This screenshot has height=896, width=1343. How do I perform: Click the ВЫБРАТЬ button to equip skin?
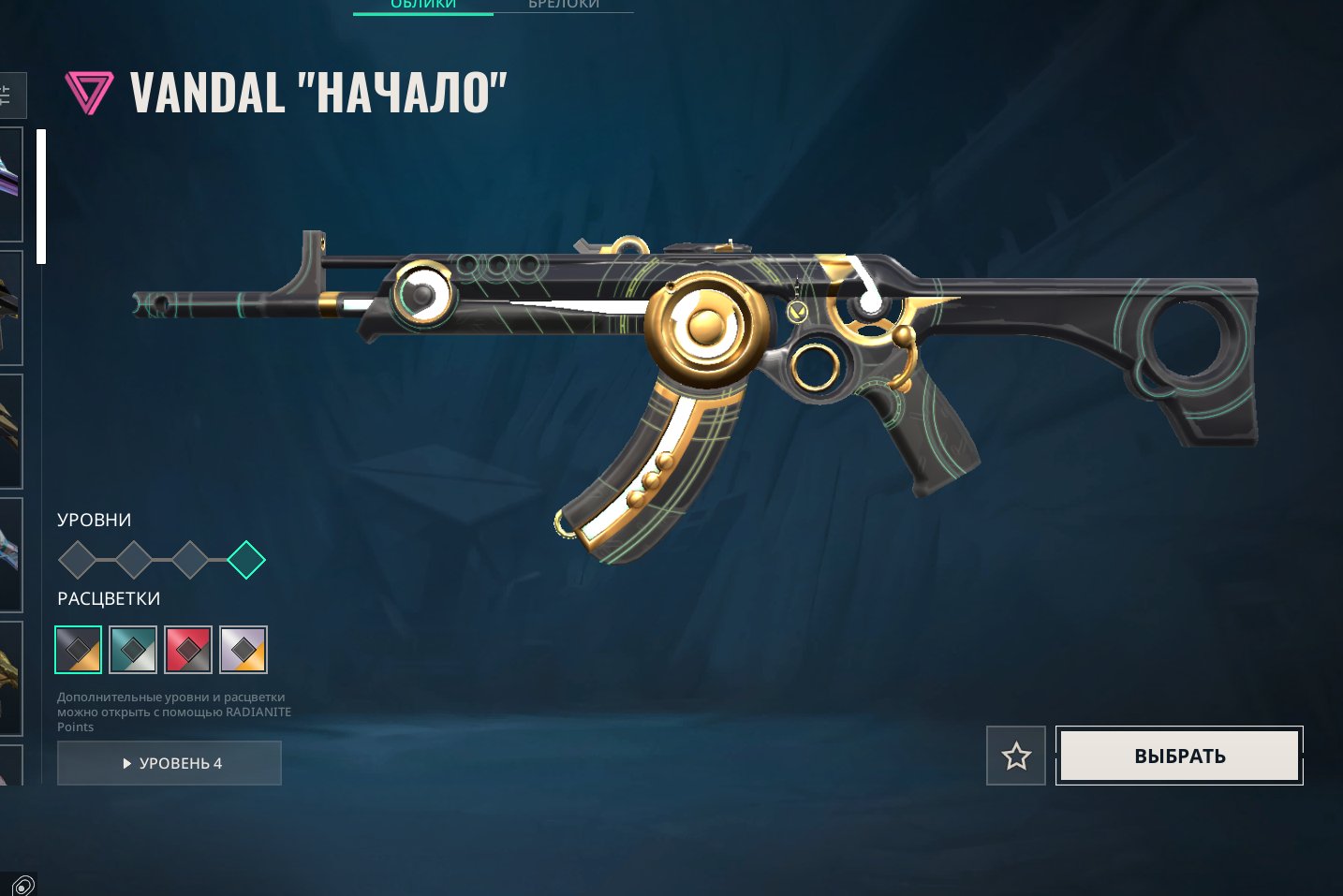[1179, 756]
